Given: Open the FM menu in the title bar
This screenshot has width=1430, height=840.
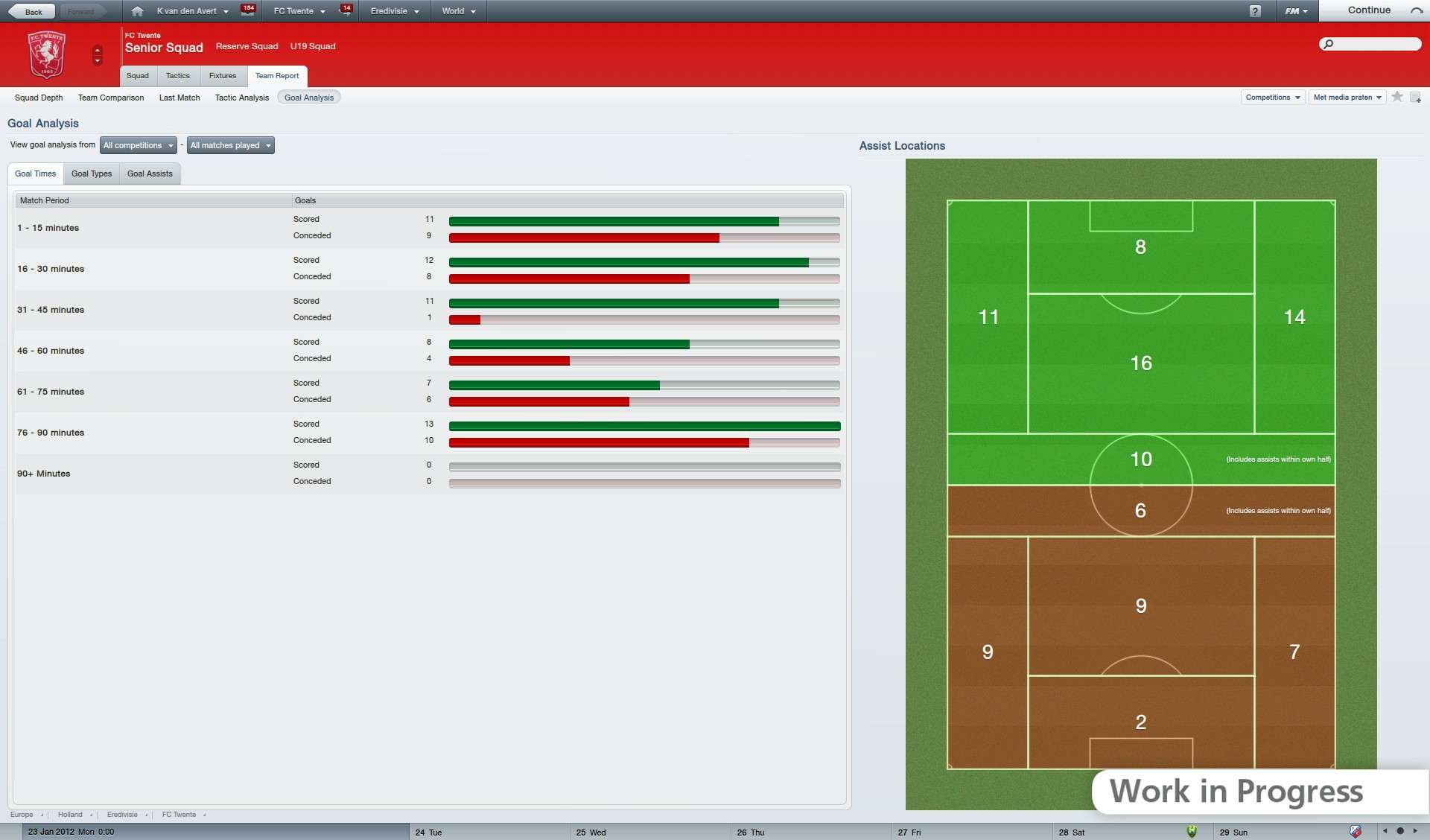Looking at the screenshot, I should (1296, 10).
